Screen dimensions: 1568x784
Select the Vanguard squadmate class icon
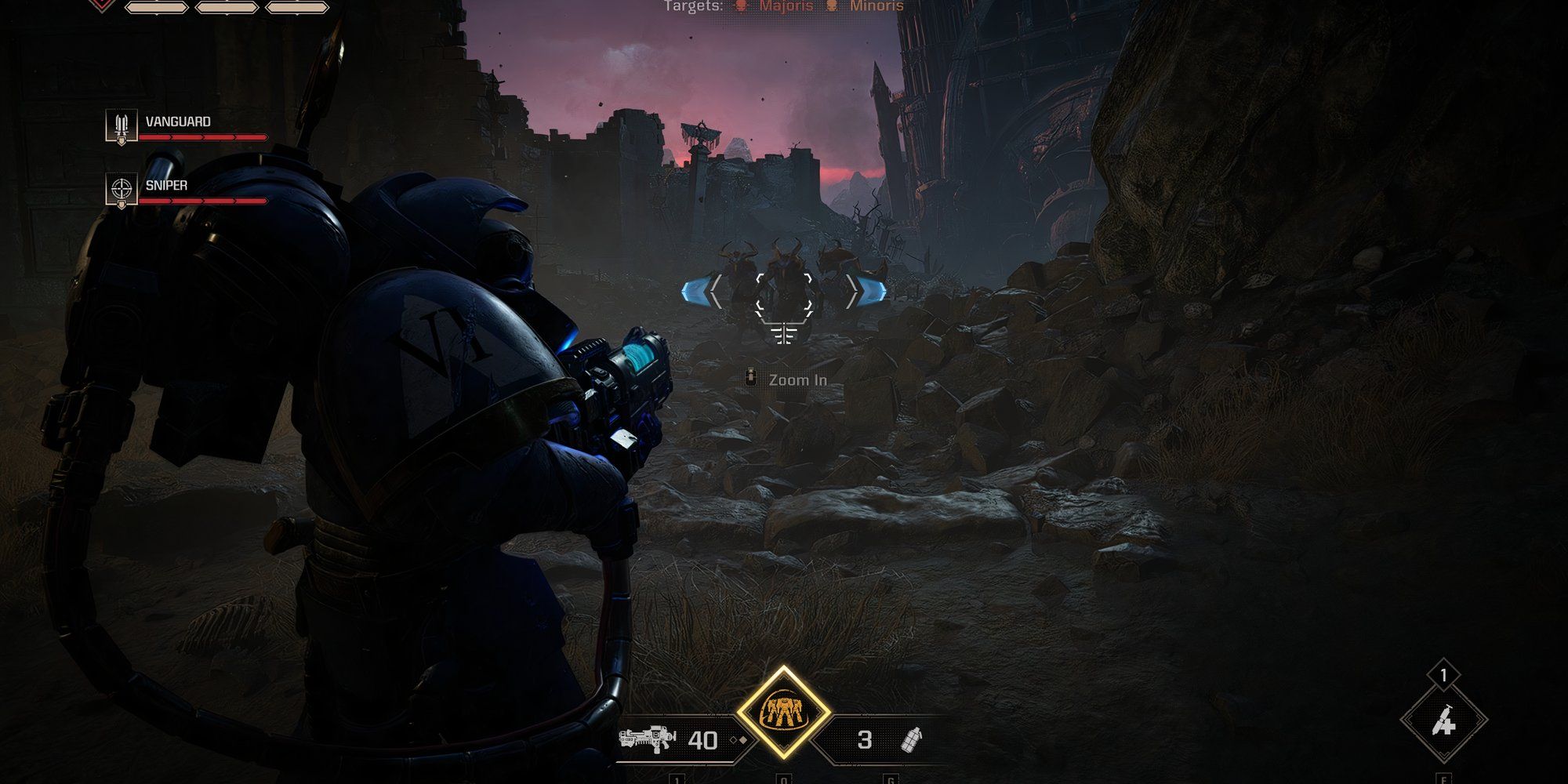tap(122, 125)
